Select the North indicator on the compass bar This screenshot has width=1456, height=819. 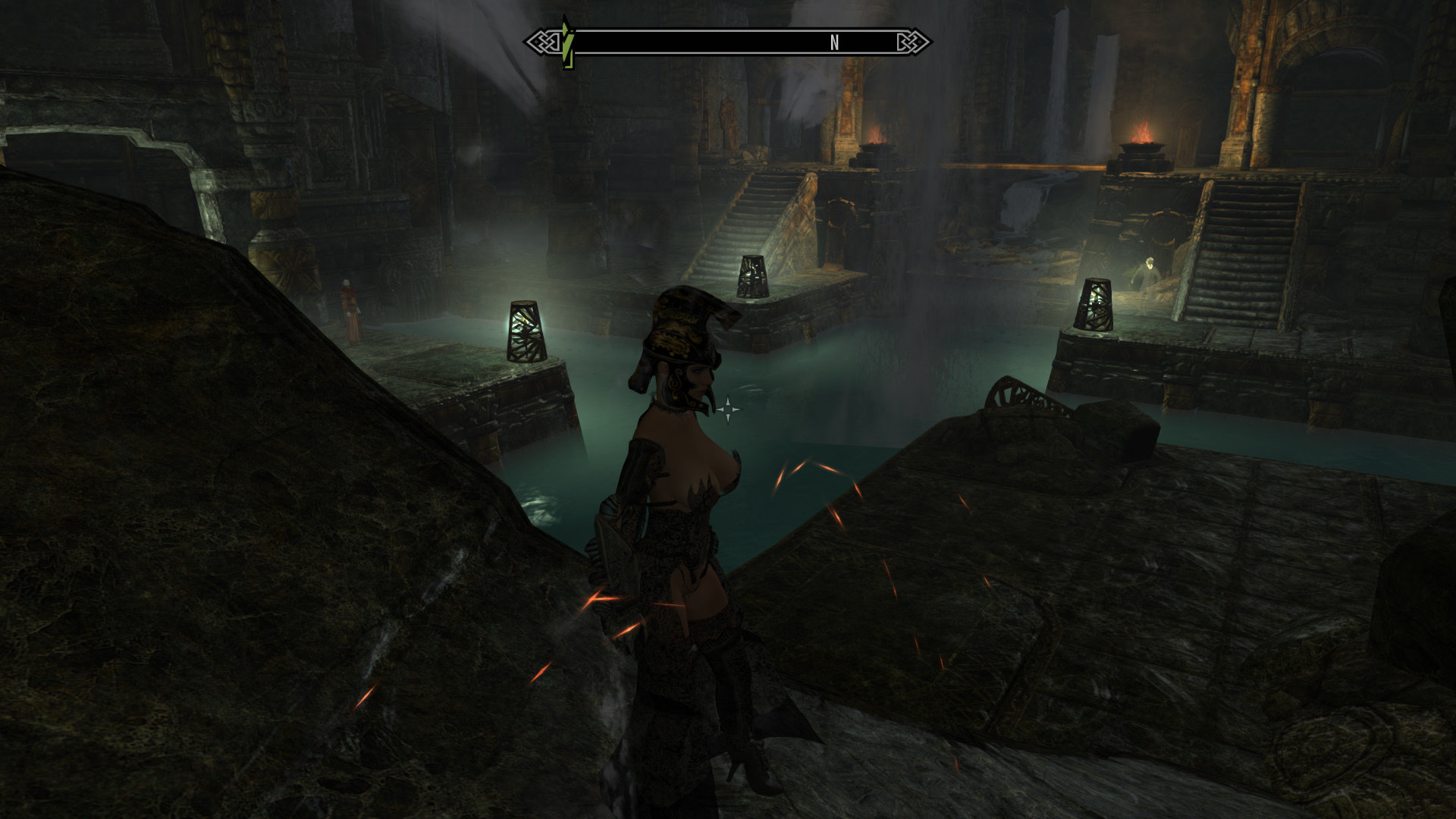[x=834, y=43]
